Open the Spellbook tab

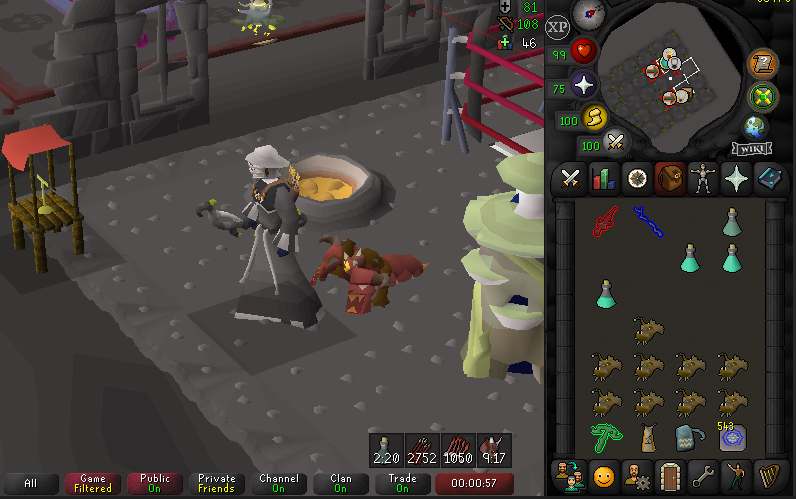click(769, 179)
